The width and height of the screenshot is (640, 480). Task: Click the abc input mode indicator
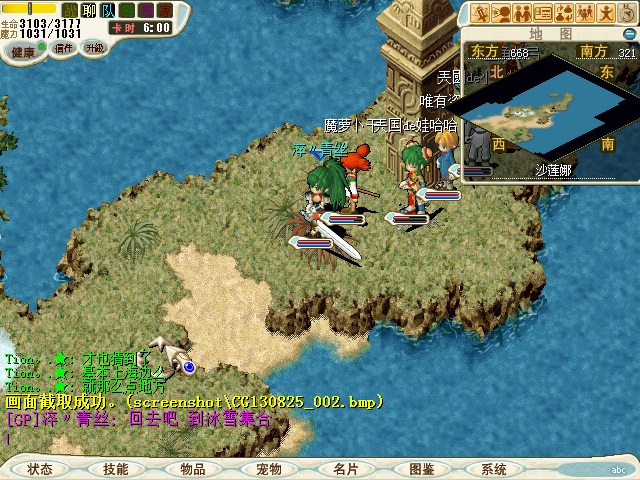(x=617, y=468)
